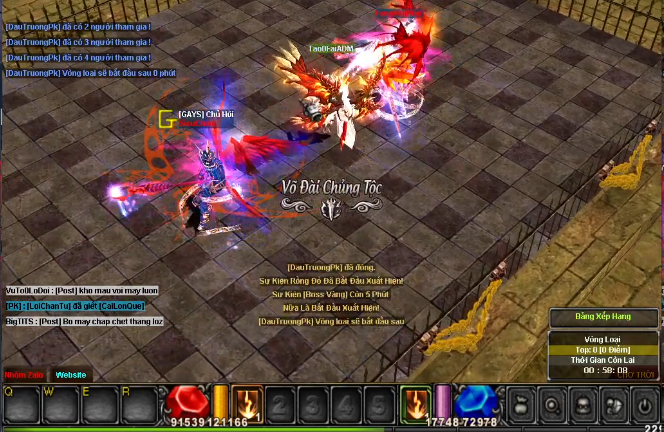The height and width of the screenshot is (432, 664).
Task: Open the Bảng Xếp Hạng ranking board
Action: click(603, 318)
